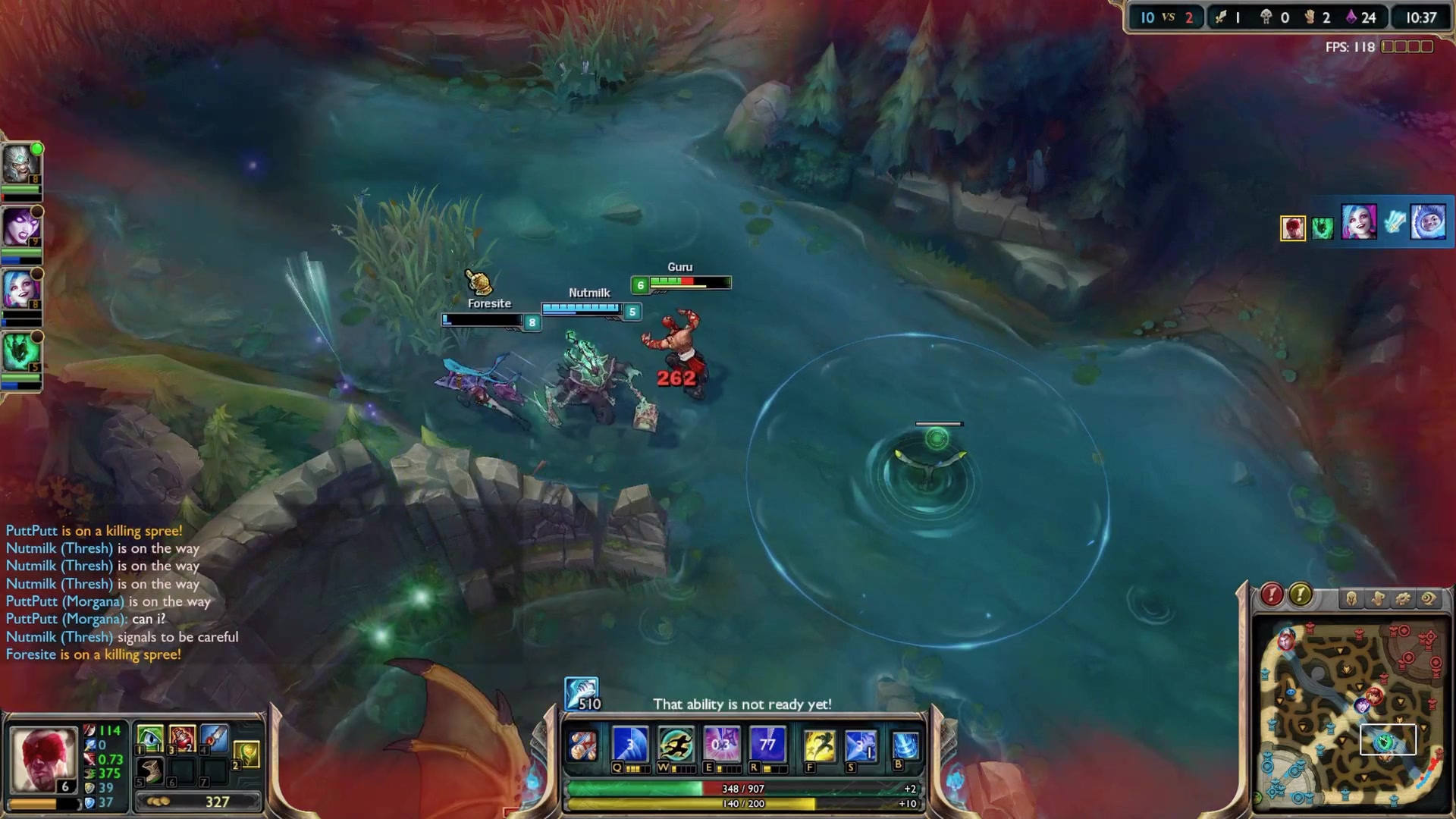Use the E ability on cooldown
Screen dimensions: 1456x819
(x=721, y=745)
